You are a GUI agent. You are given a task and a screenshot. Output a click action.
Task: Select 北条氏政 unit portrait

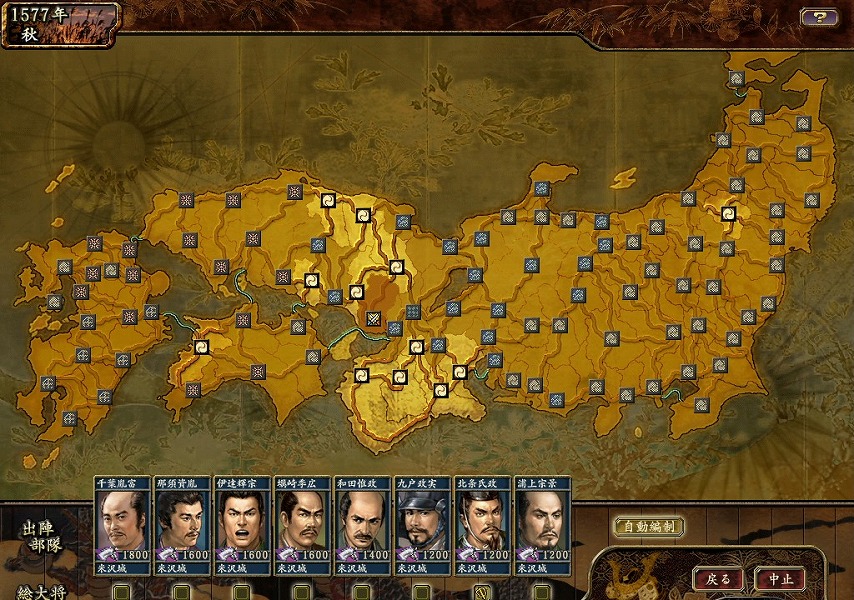point(482,524)
